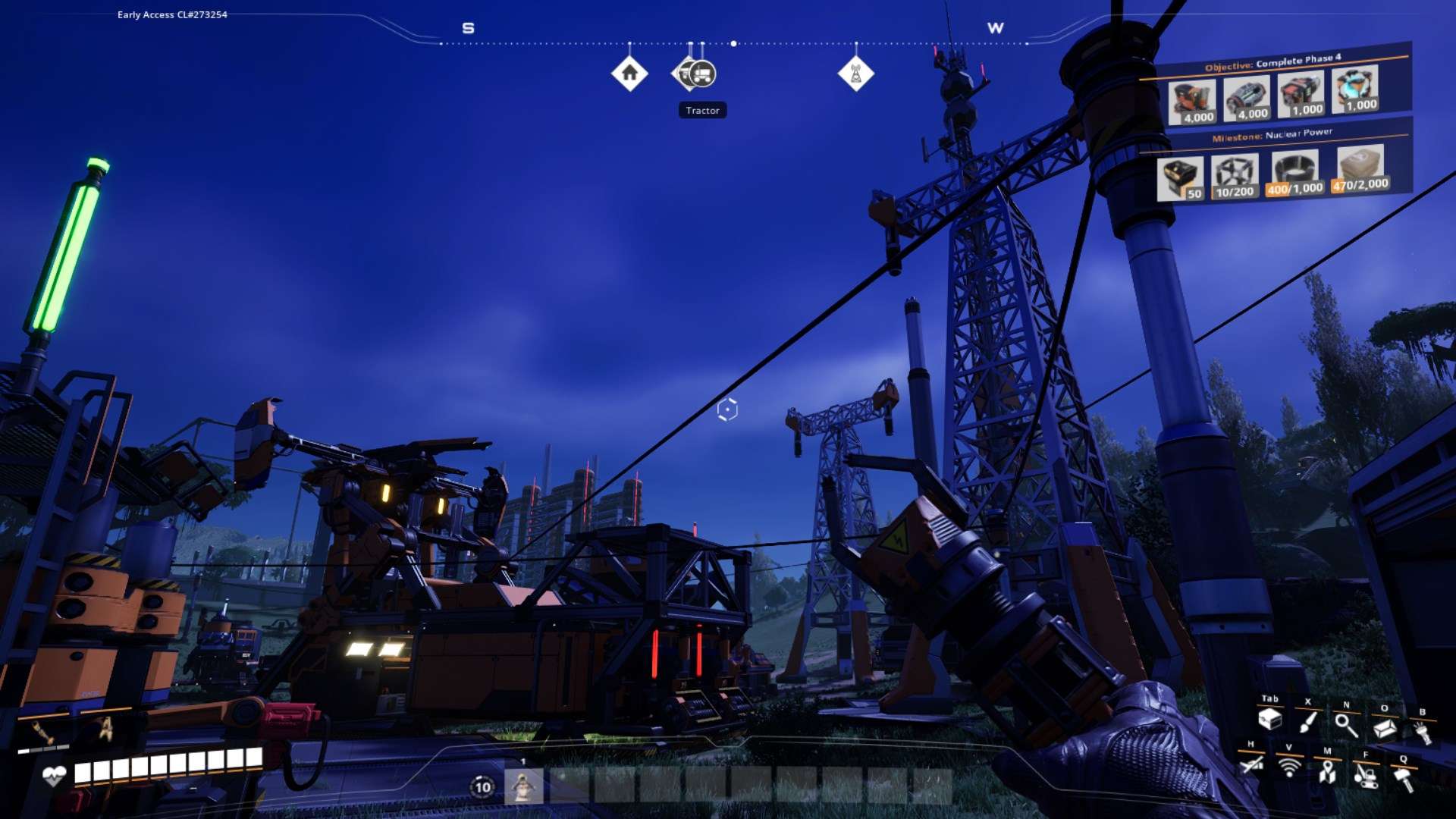
Task: Open the paintbrush customizer tool
Action: click(x=1307, y=721)
